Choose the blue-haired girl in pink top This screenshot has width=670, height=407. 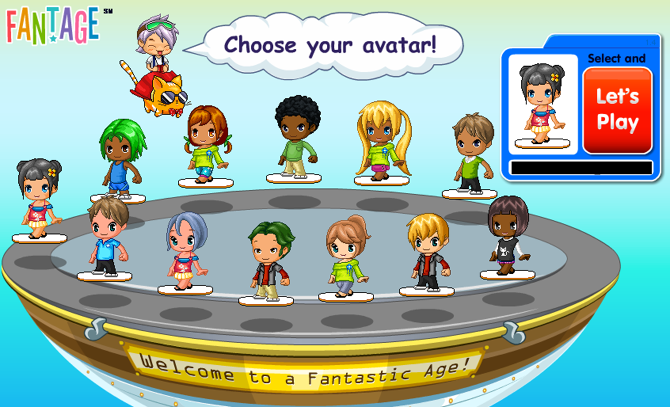185,250
